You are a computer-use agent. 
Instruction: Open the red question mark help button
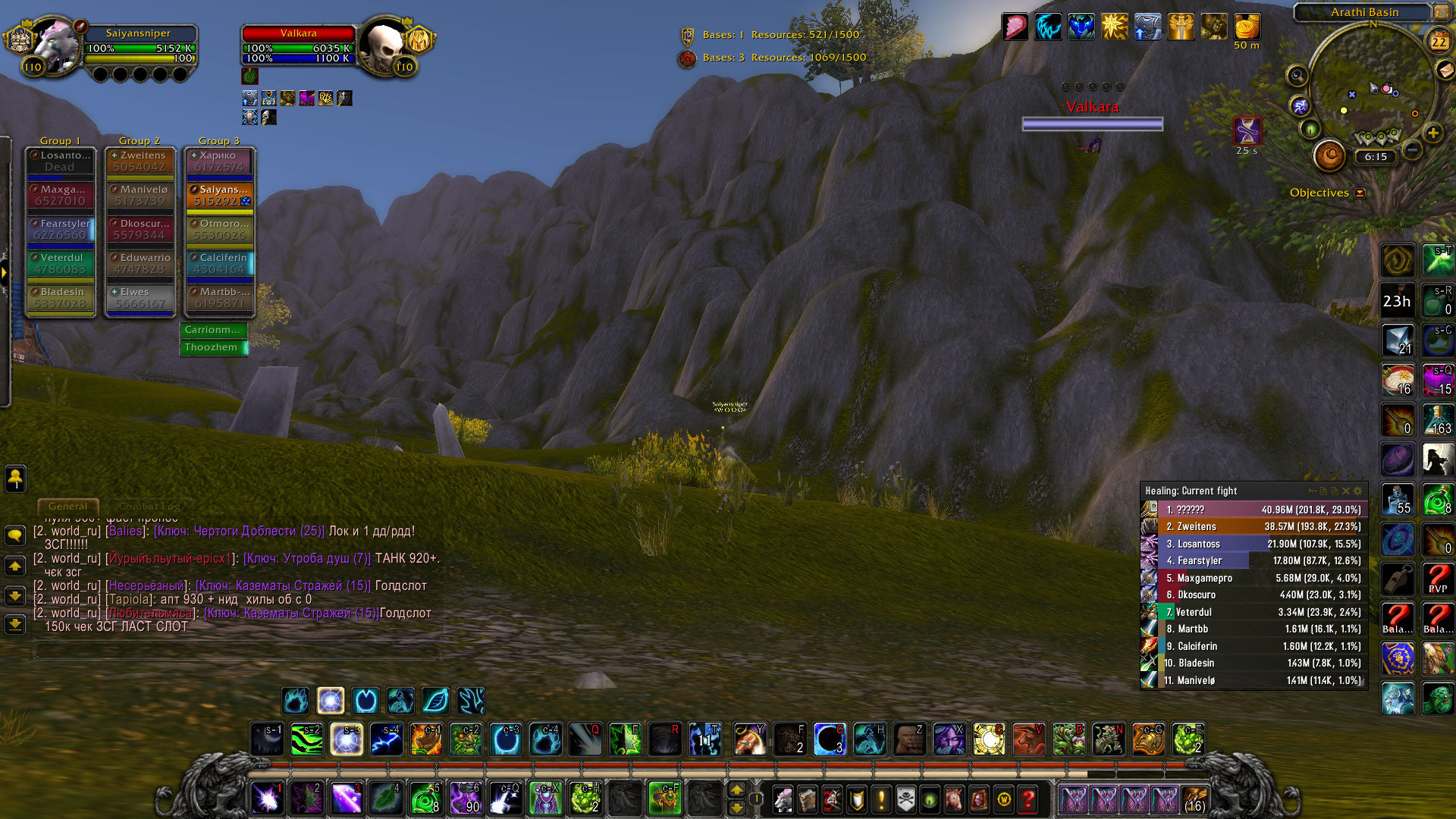(x=1028, y=799)
